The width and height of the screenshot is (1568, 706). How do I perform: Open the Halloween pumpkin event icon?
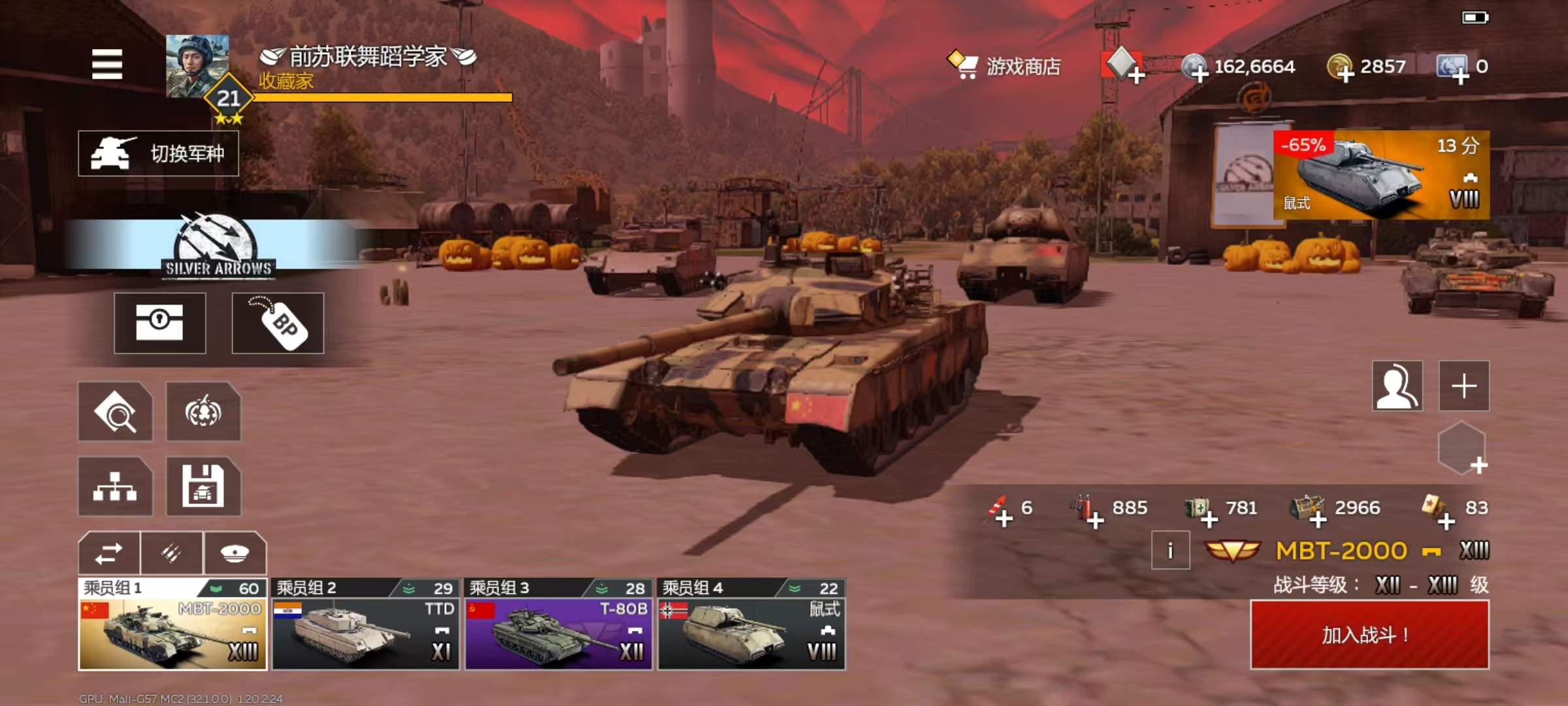click(203, 412)
